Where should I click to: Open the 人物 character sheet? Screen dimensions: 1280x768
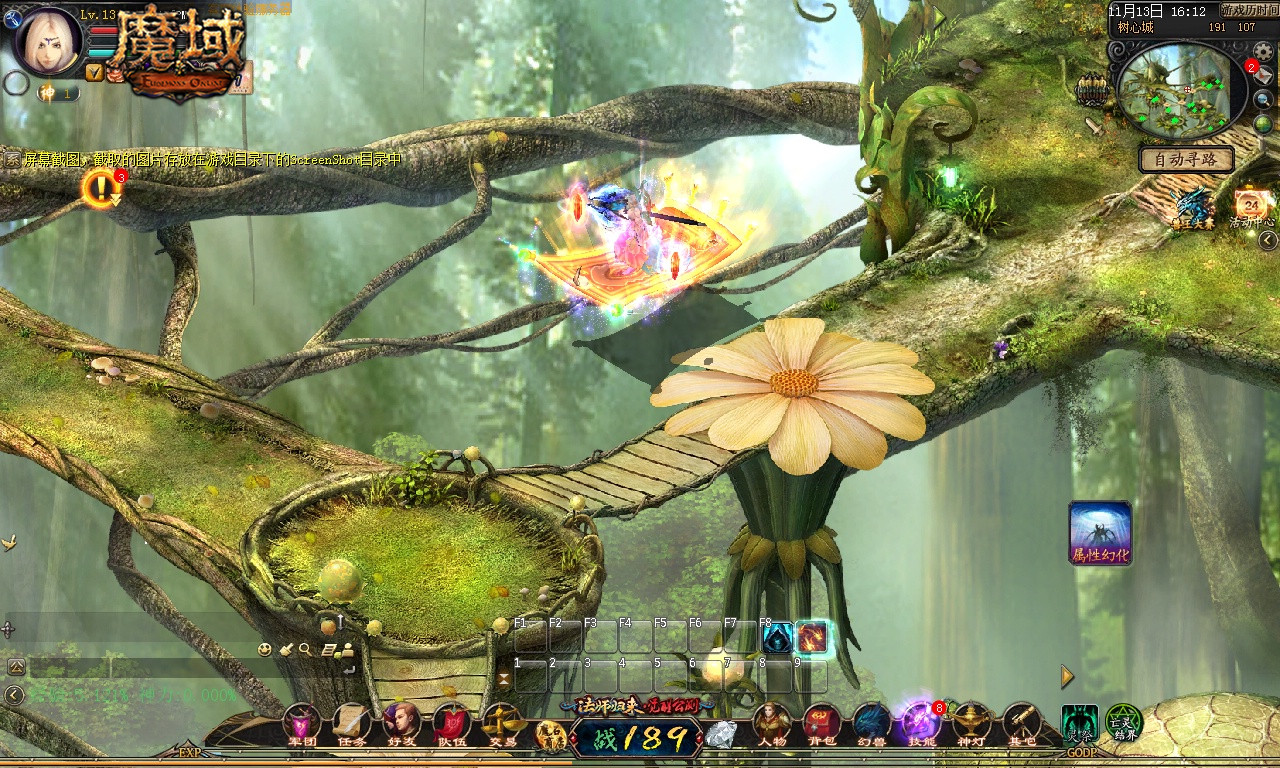click(x=771, y=724)
